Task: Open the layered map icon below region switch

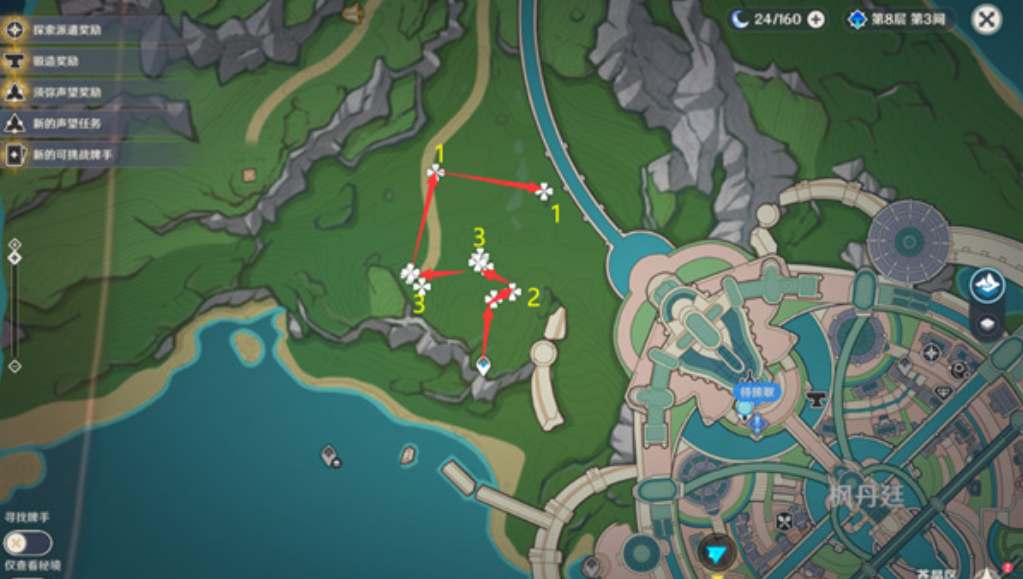Action: (x=987, y=323)
